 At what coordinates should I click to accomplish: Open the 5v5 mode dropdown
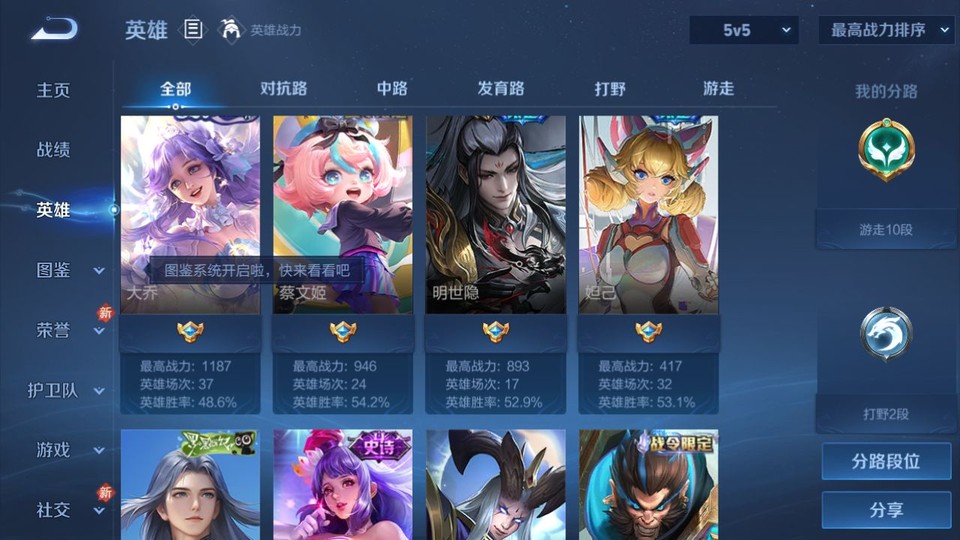click(744, 30)
